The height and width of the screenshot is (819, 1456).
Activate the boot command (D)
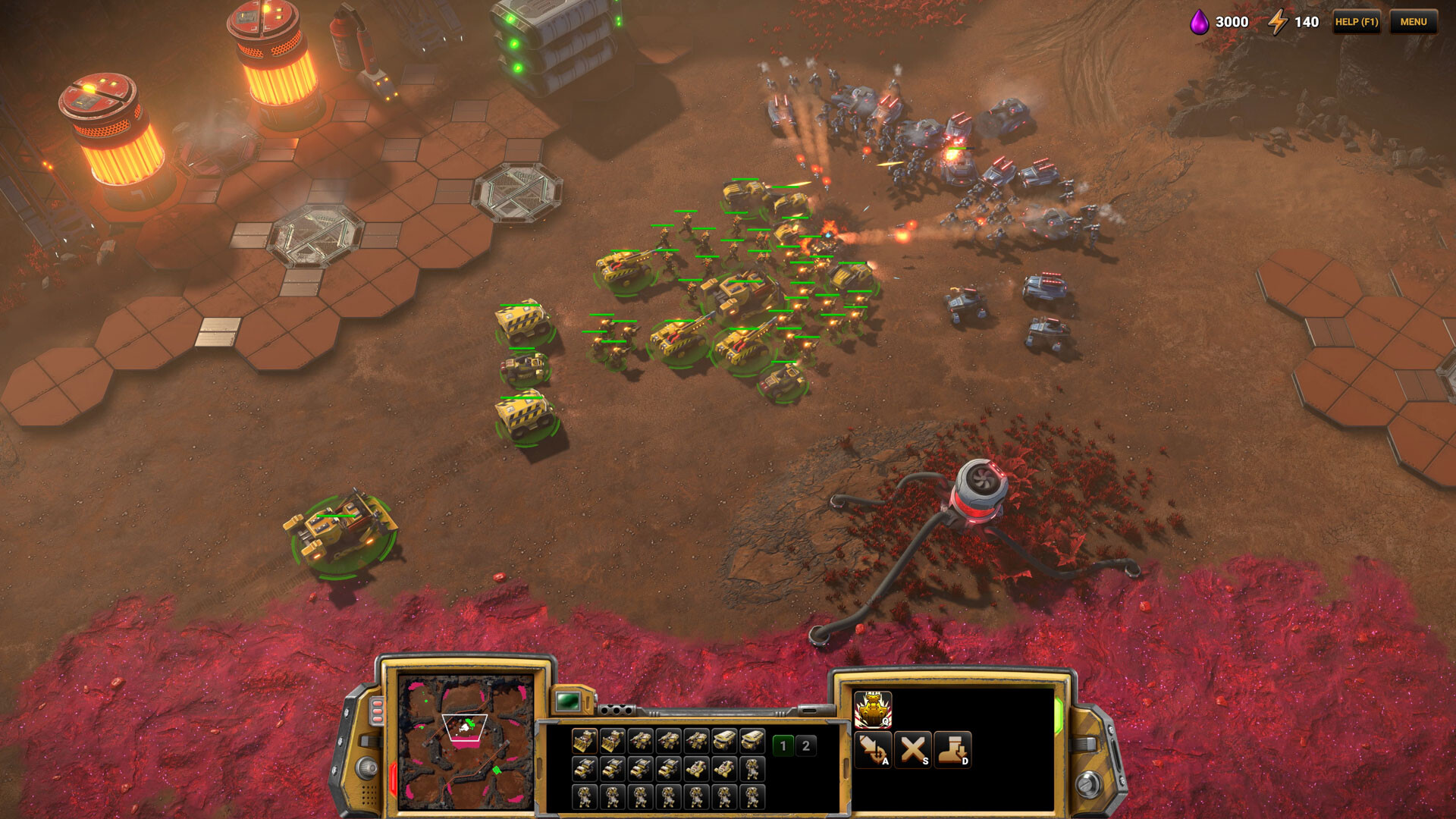[x=952, y=750]
